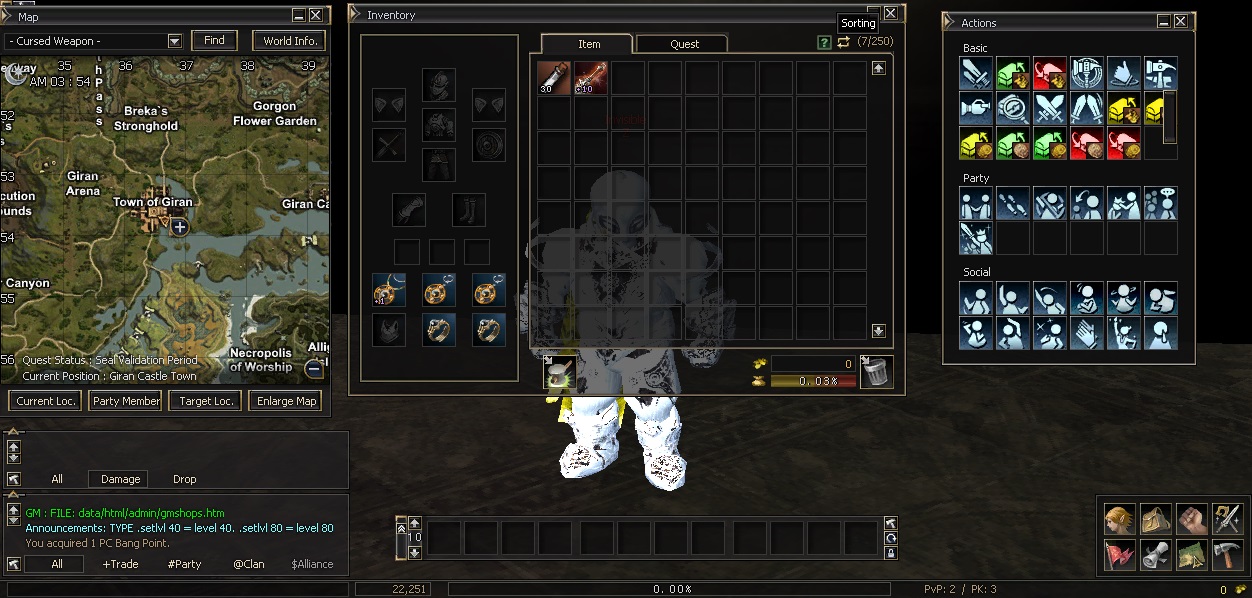
Task: Click the Party Member button
Action: coord(126,401)
